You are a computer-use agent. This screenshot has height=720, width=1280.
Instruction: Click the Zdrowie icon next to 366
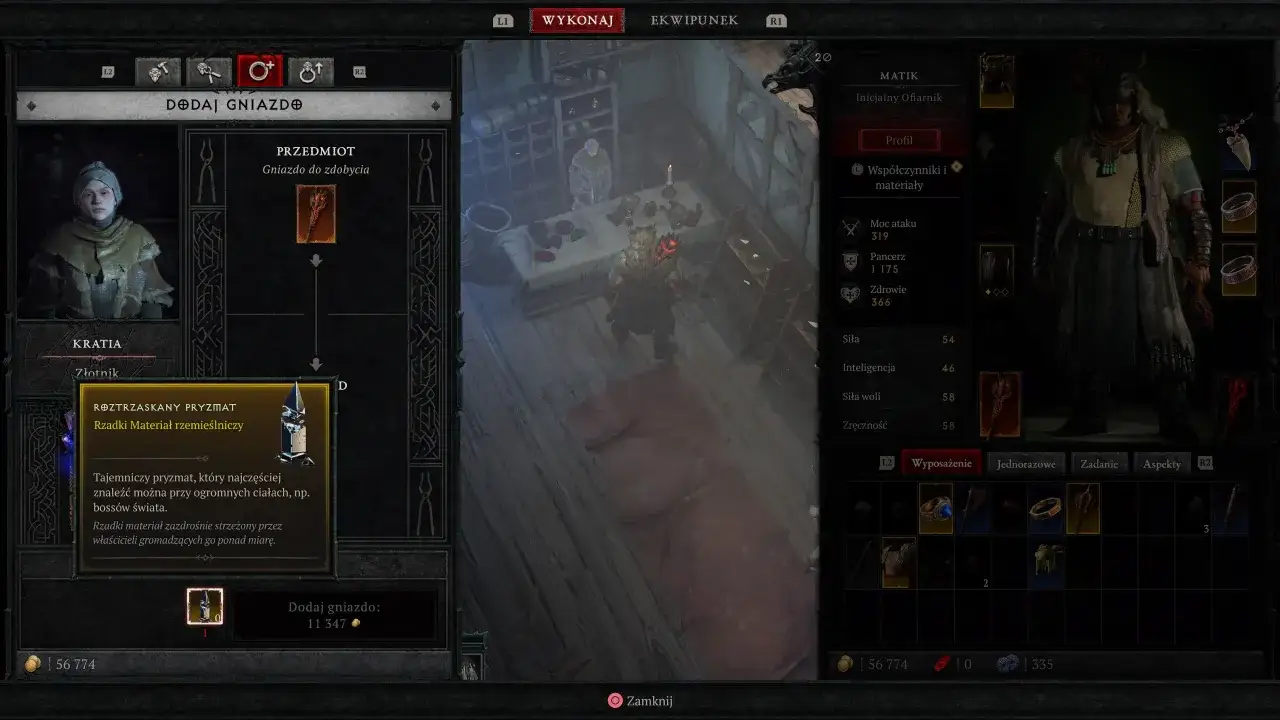tap(851, 294)
